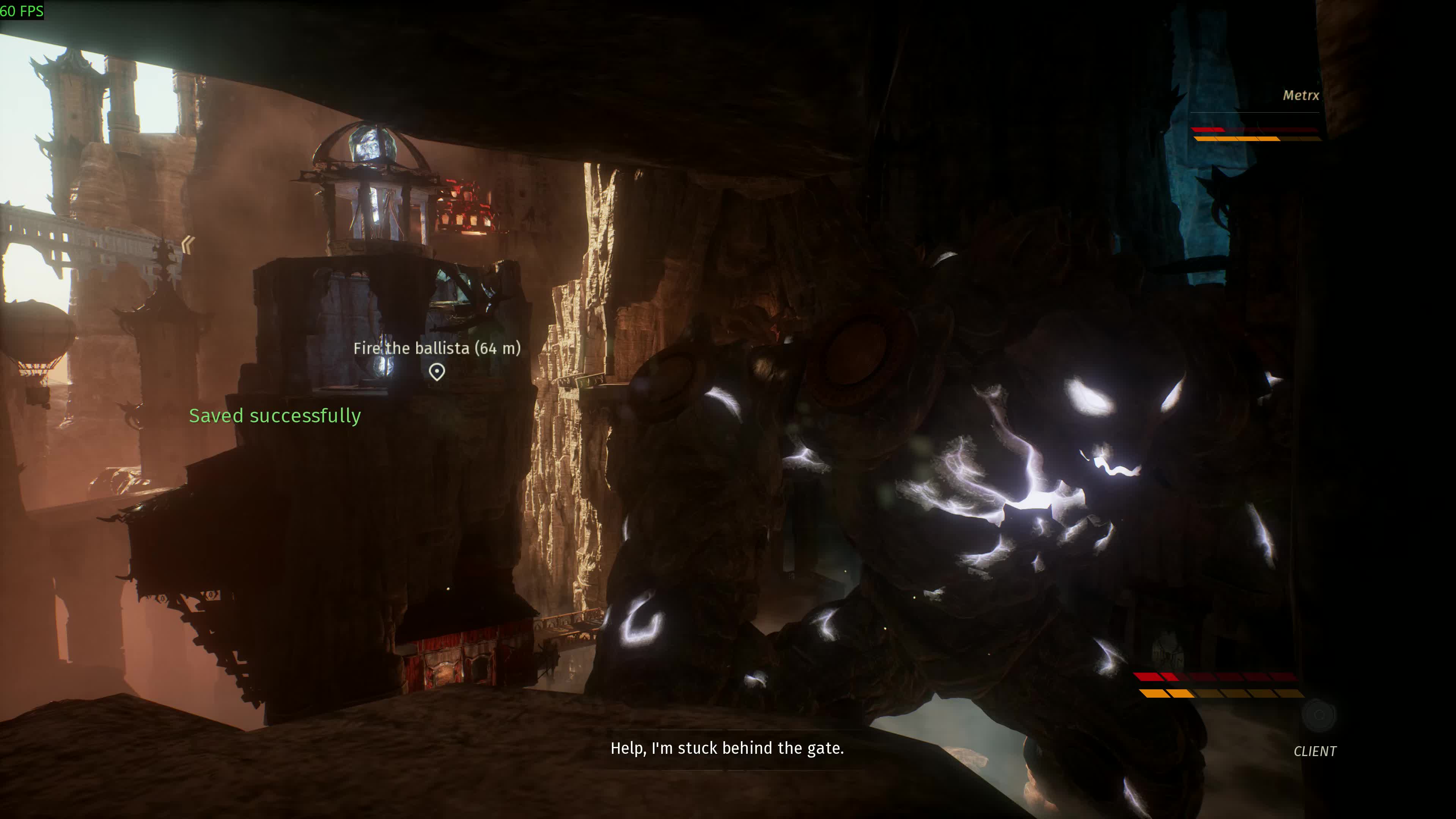This screenshot has height=819, width=1456.
Task: Select the double-chevron offscreen marker
Action: click(188, 244)
